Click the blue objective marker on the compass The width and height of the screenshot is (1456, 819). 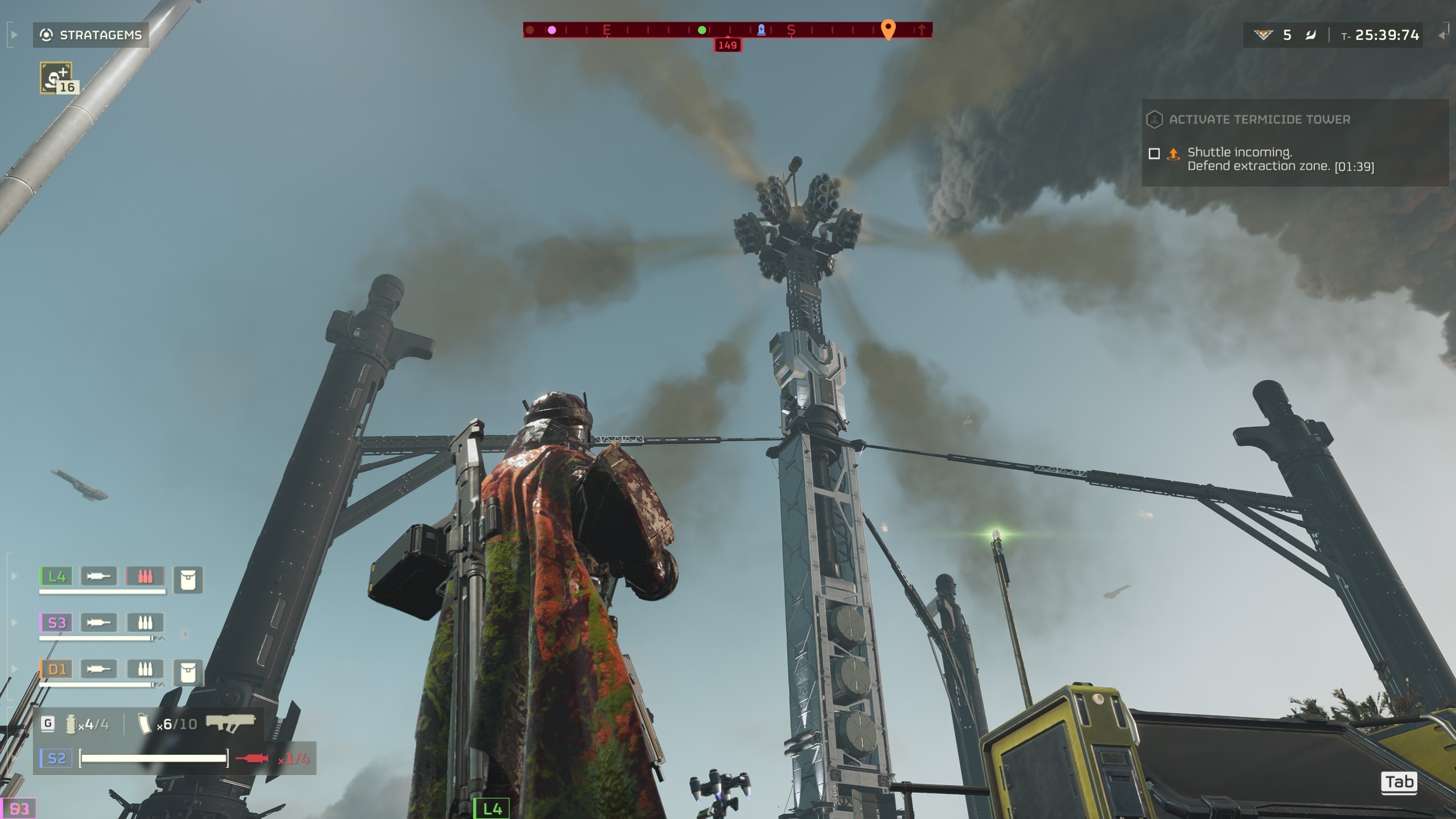pos(761,30)
